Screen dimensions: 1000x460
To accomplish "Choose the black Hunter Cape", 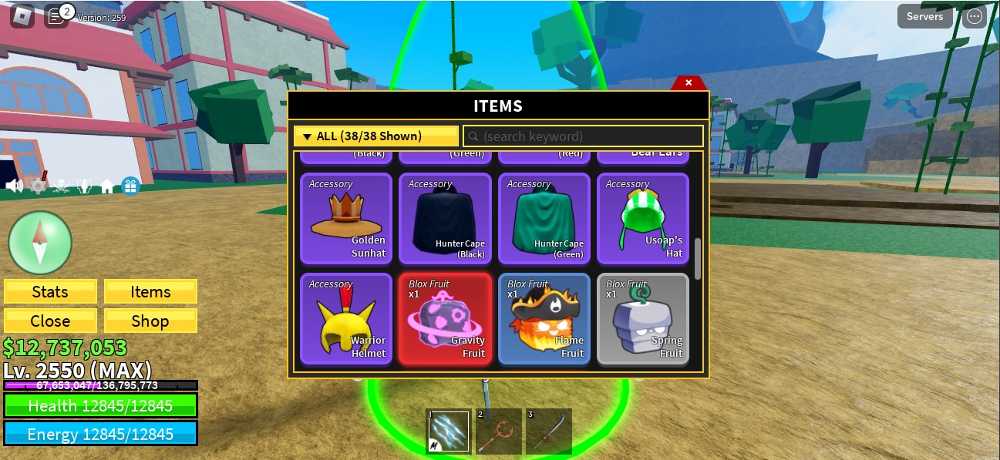I will 445,219.
